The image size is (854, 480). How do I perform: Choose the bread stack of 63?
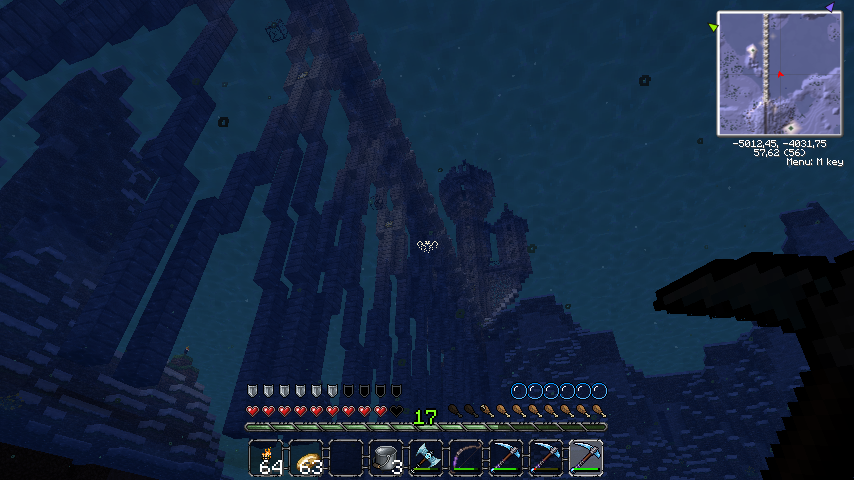(307, 457)
